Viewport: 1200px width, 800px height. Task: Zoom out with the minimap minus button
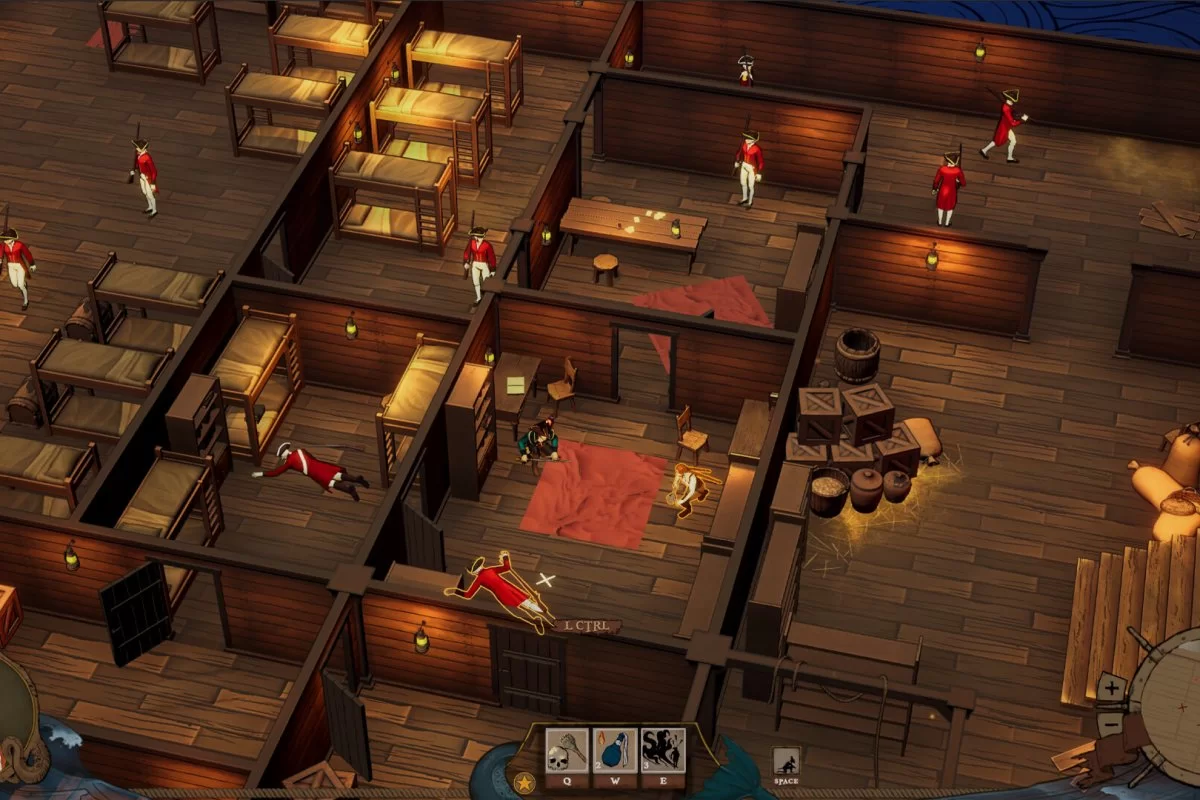coord(1112,723)
